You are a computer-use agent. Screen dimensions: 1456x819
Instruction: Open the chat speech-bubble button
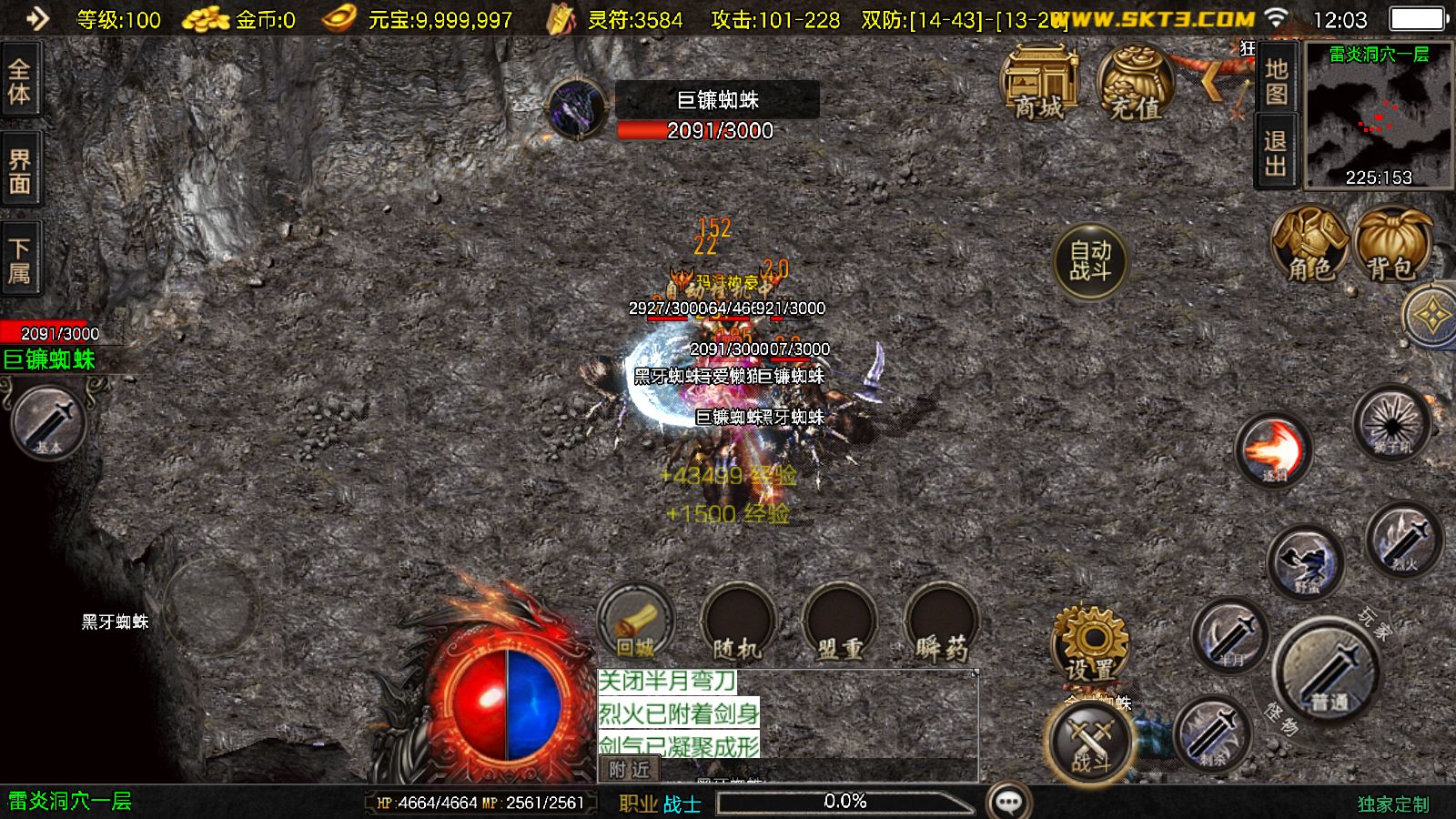coord(1008,802)
